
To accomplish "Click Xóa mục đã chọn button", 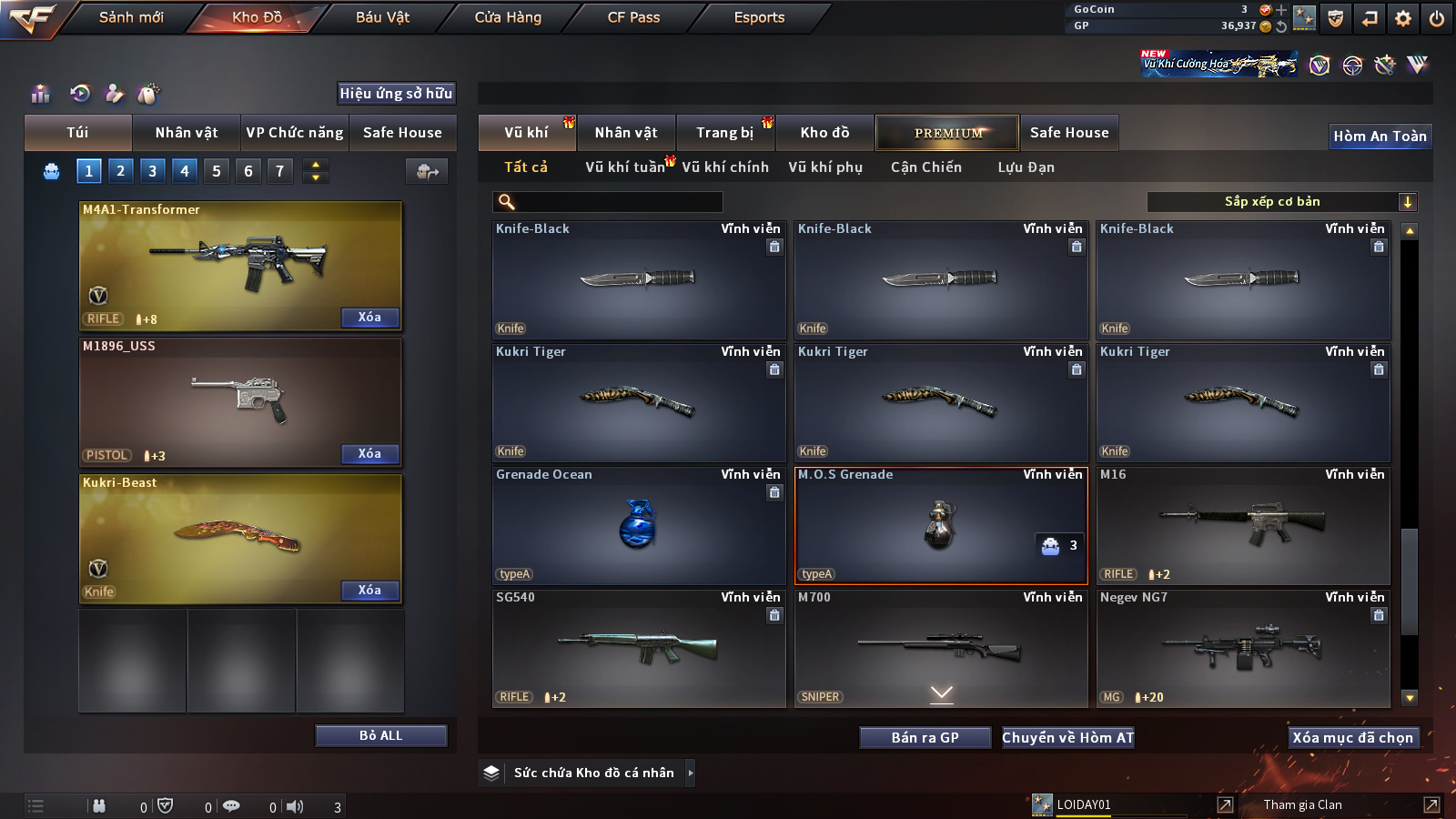I will tap(1352, 737).
